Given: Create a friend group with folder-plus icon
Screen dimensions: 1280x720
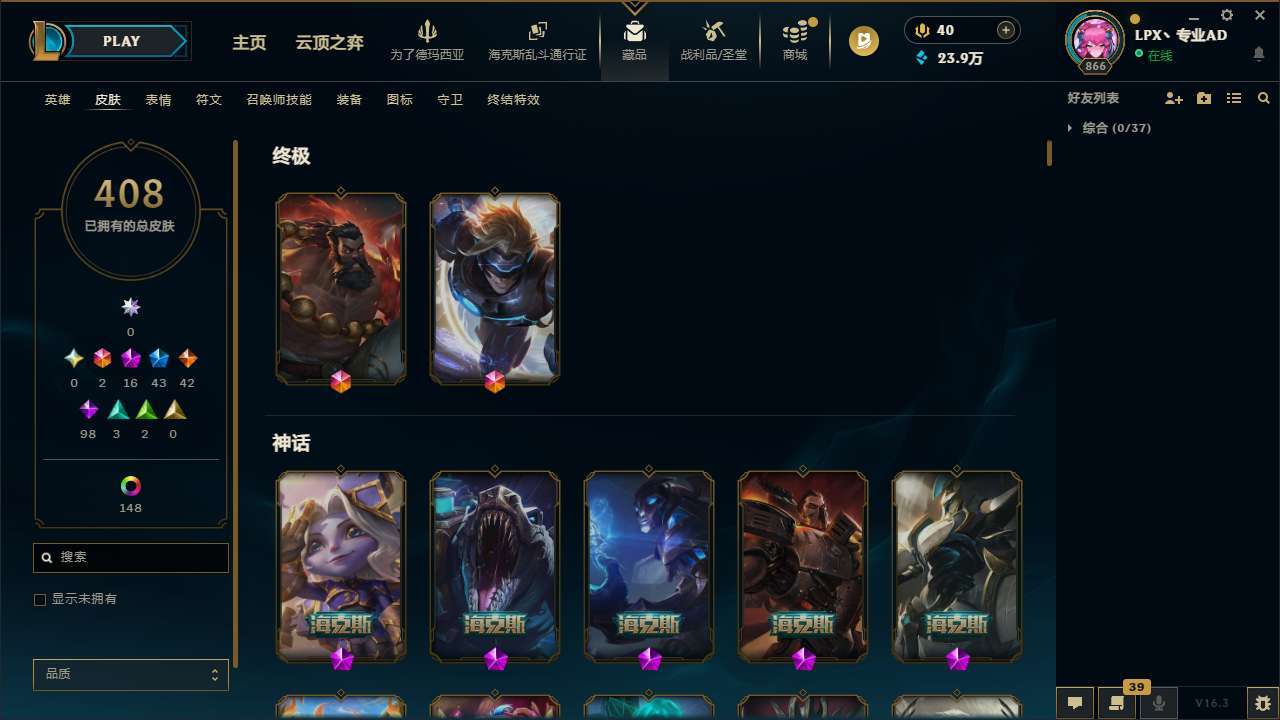Looking at the screenshot, I should click(x=1204, y=98).
